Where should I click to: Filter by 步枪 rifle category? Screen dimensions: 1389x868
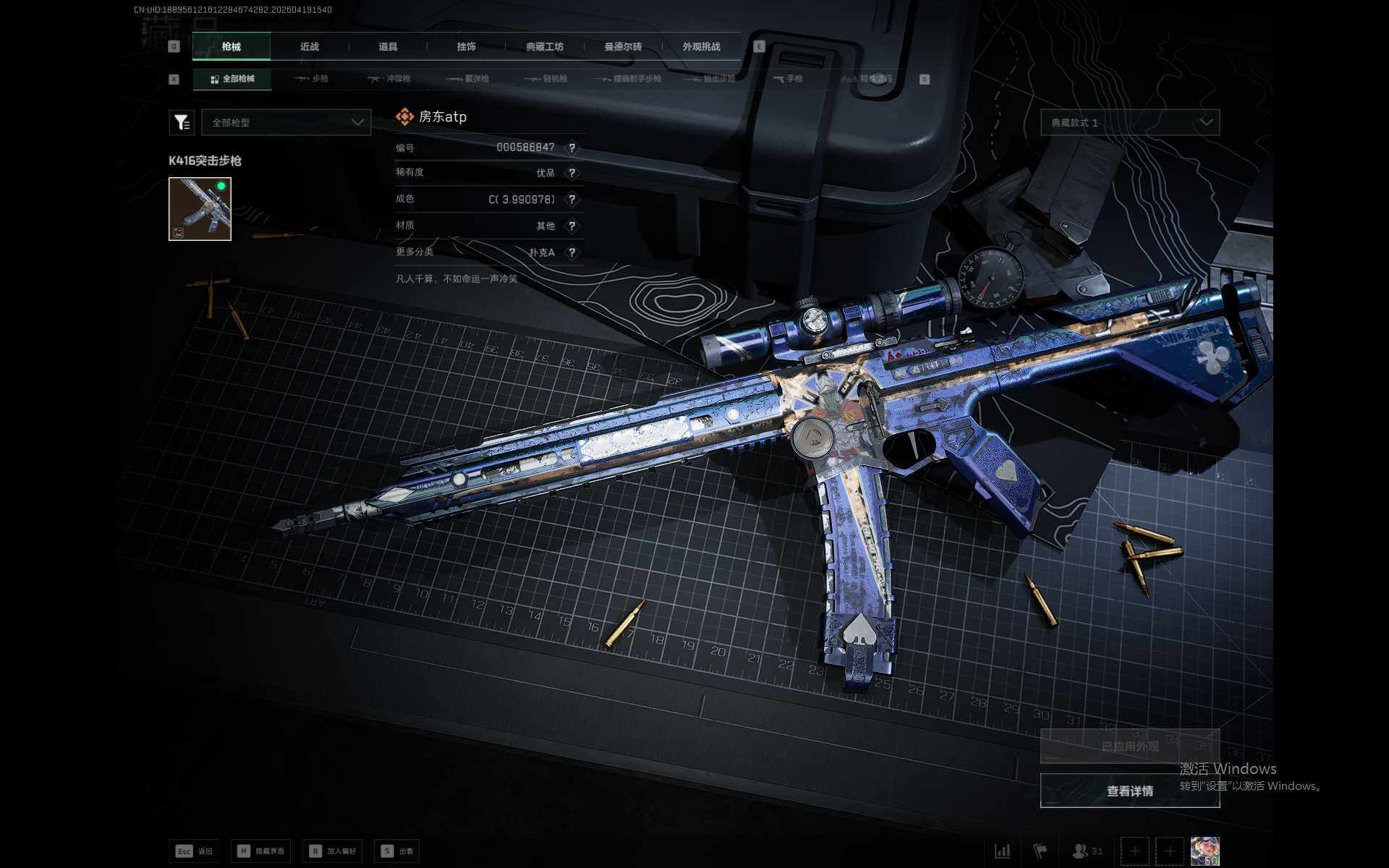311,79
